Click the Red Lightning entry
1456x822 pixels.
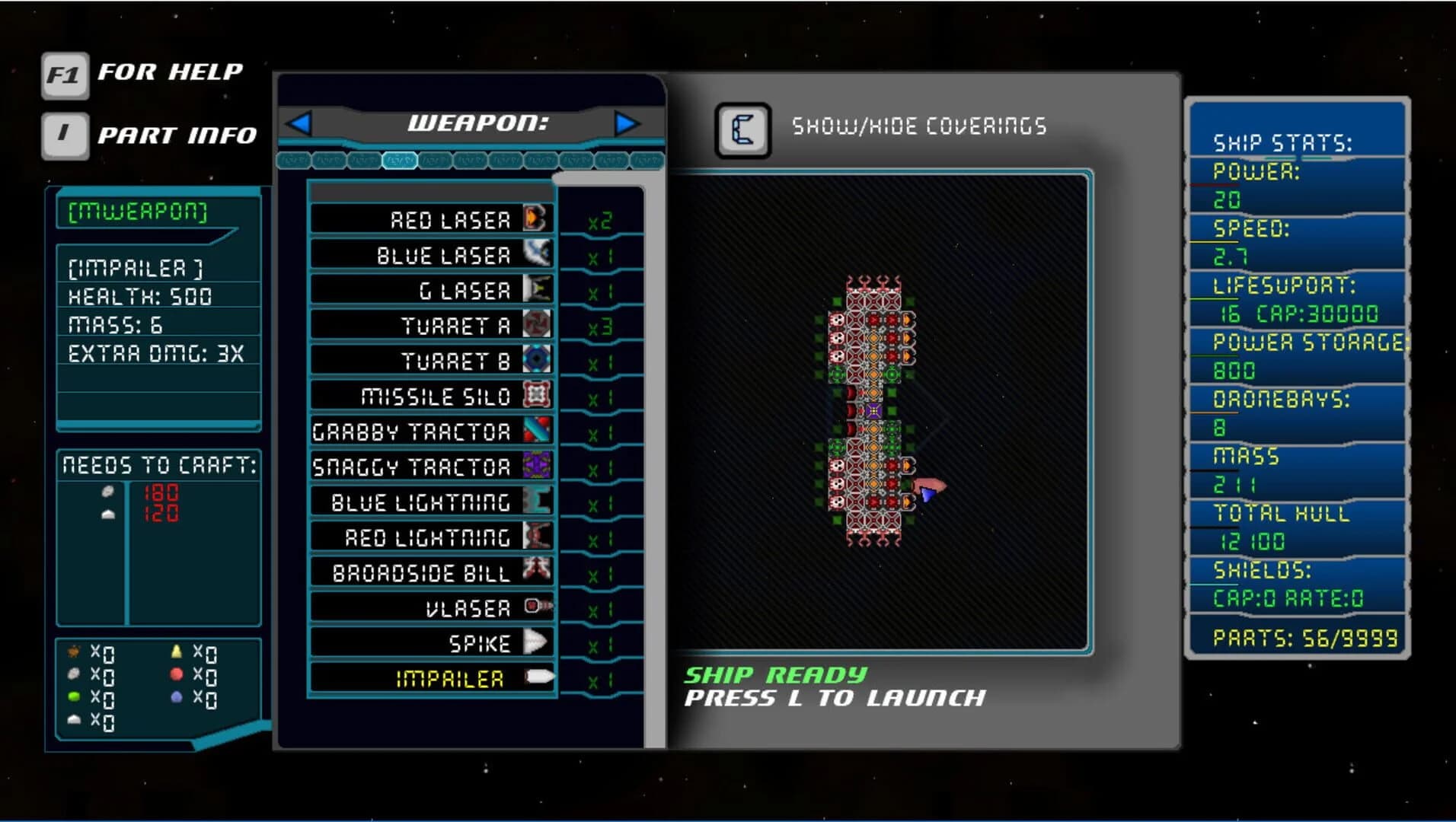538,536
